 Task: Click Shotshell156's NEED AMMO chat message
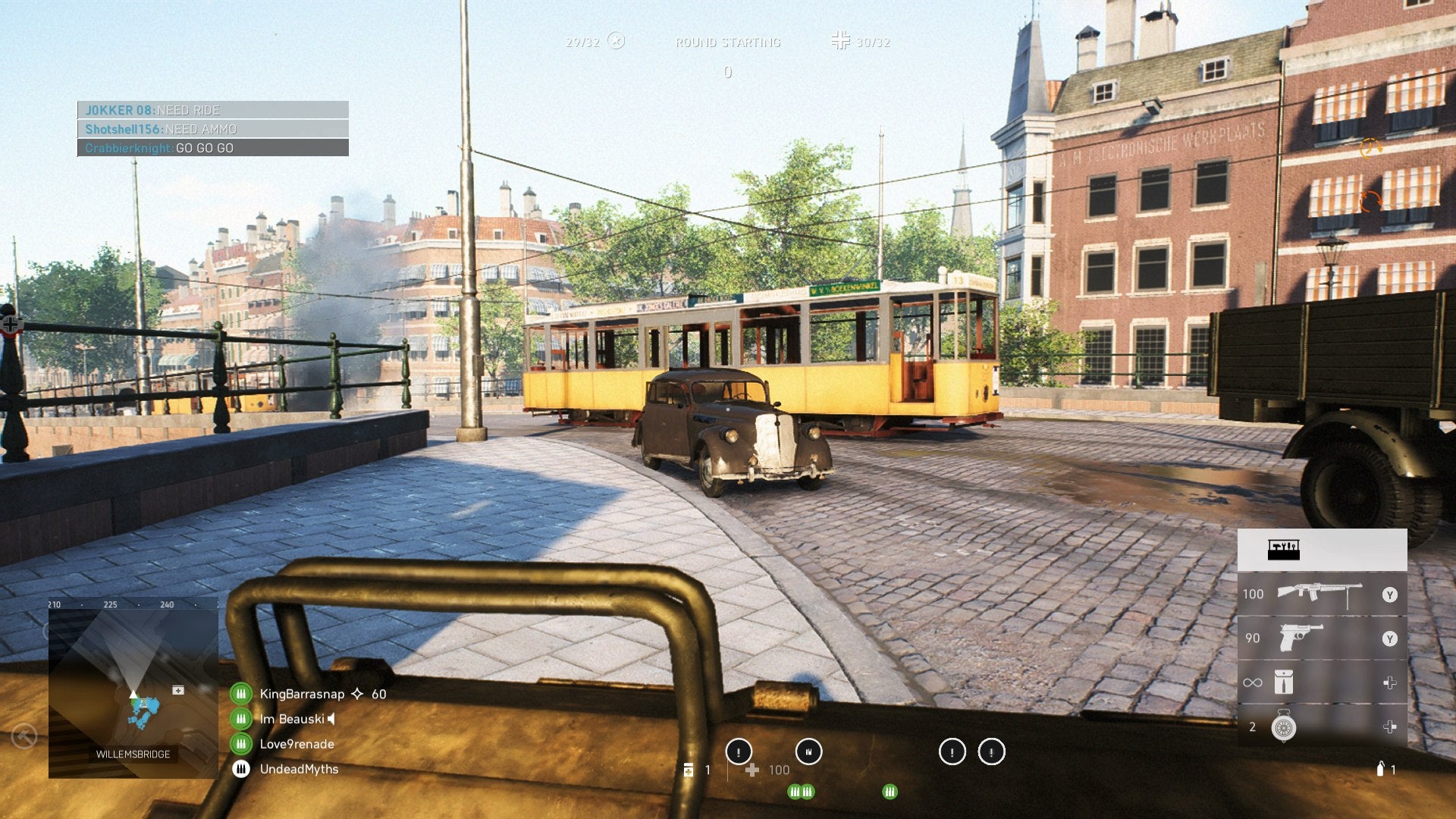pyautogui.click(x=213, y=129)
